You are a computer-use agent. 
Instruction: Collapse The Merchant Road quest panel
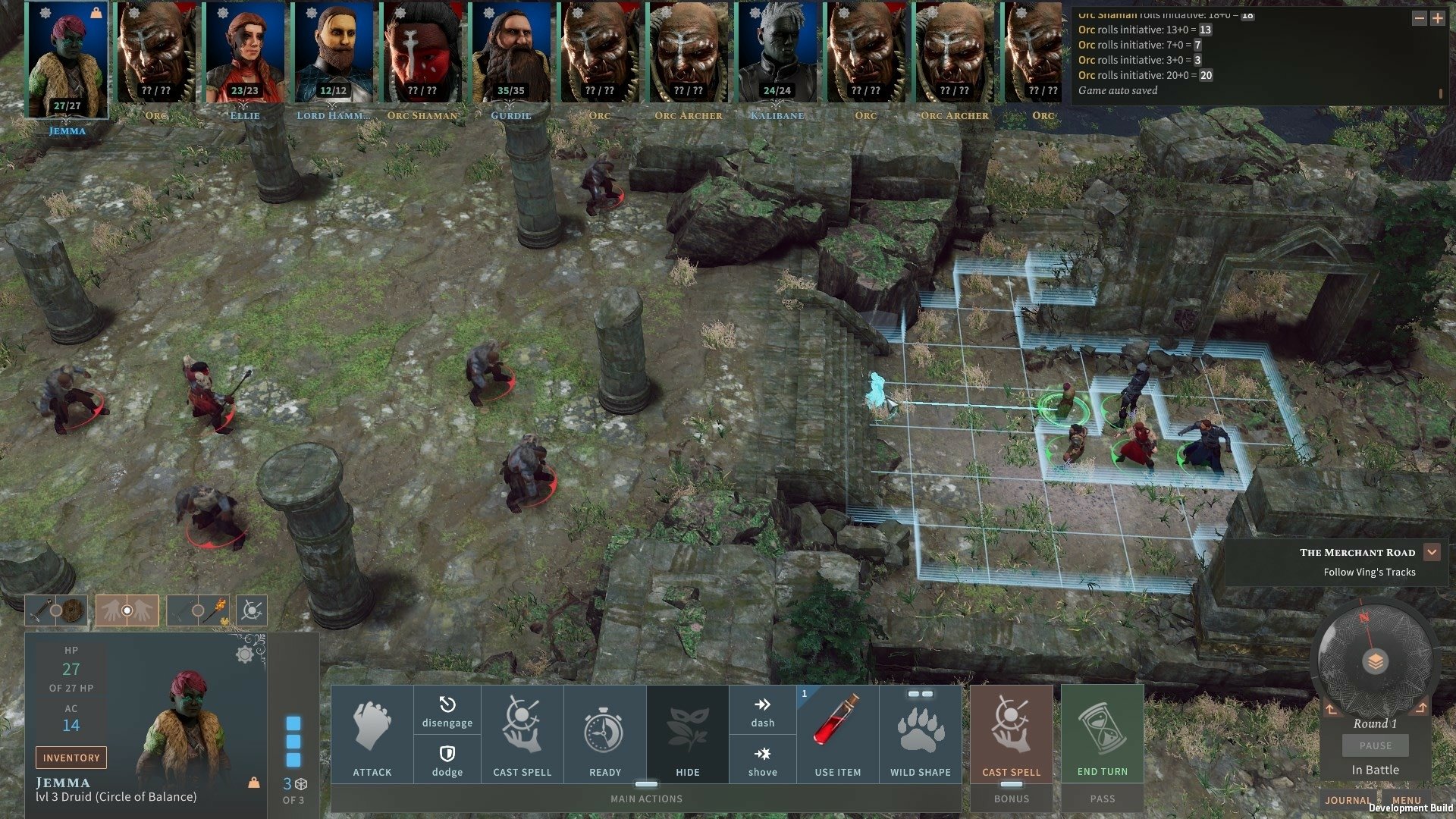pyautogui.click(x=1432, y=552)
